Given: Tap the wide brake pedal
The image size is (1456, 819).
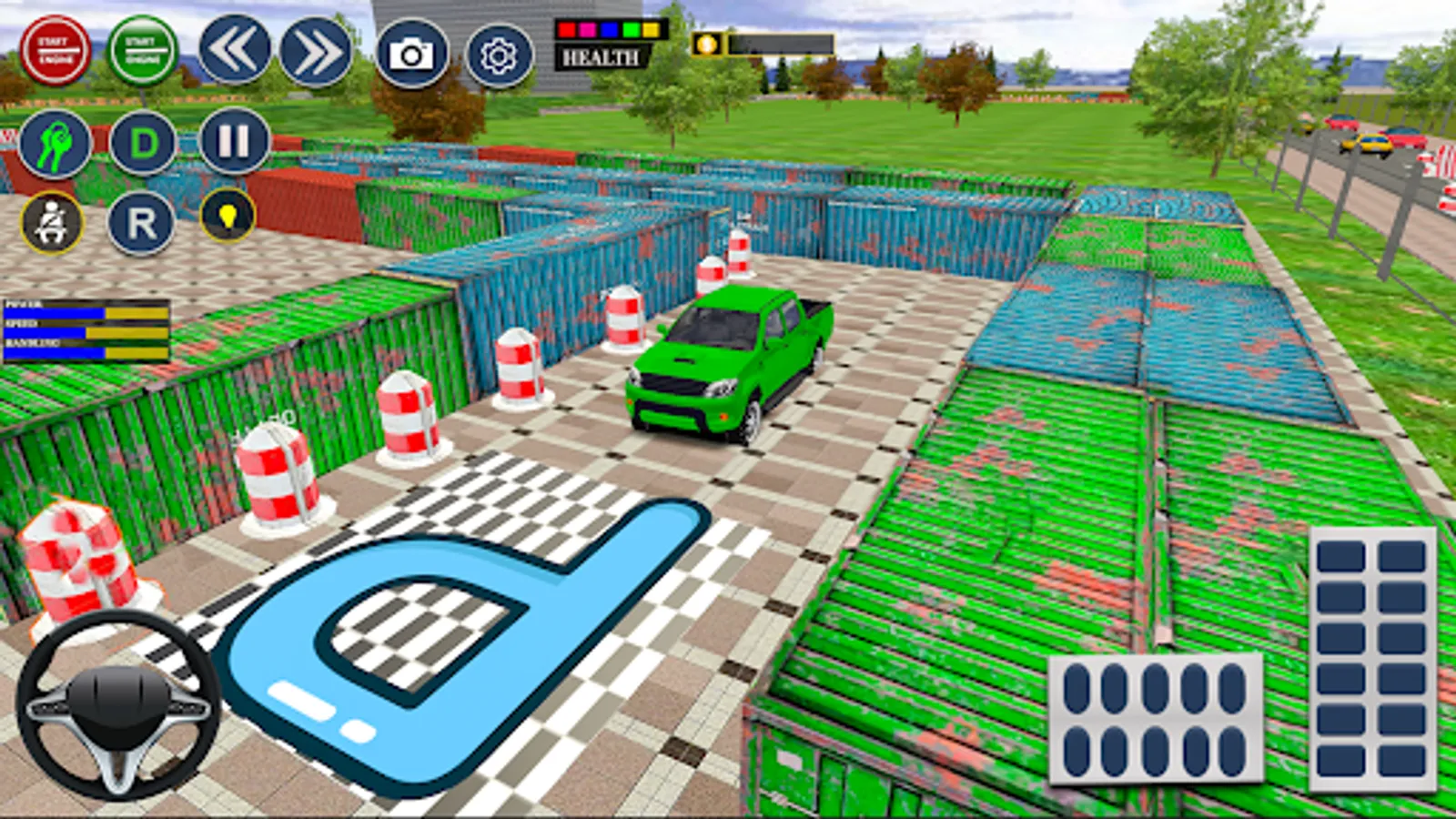Looking at the screenshot, I should tap(1156, 717).
